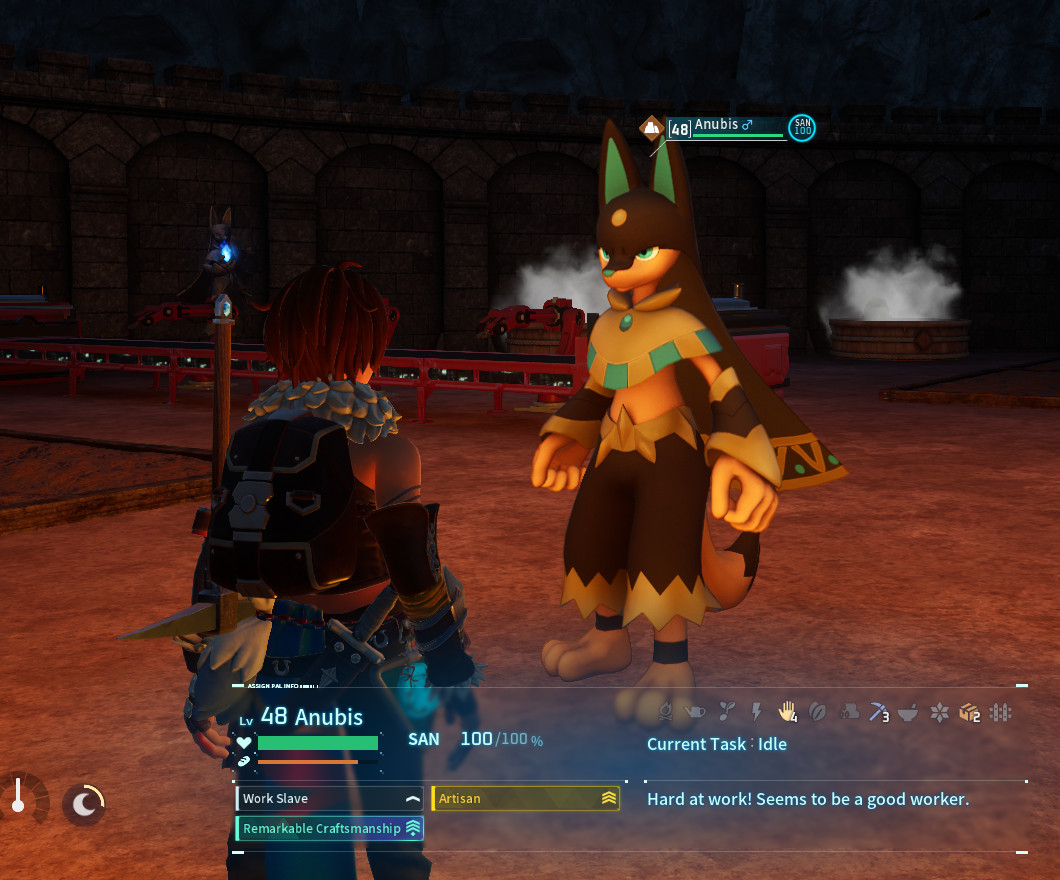Click the Electricity lightning bolt icon
Screen dimensions: 1060x880
click(x=757, y=711)
